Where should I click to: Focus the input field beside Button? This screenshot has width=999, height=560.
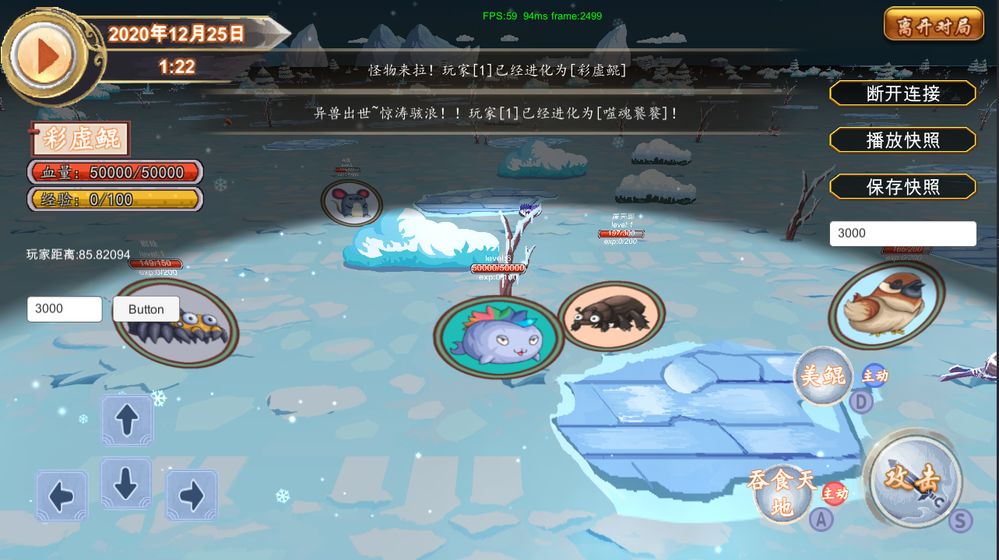pos(64,309)
